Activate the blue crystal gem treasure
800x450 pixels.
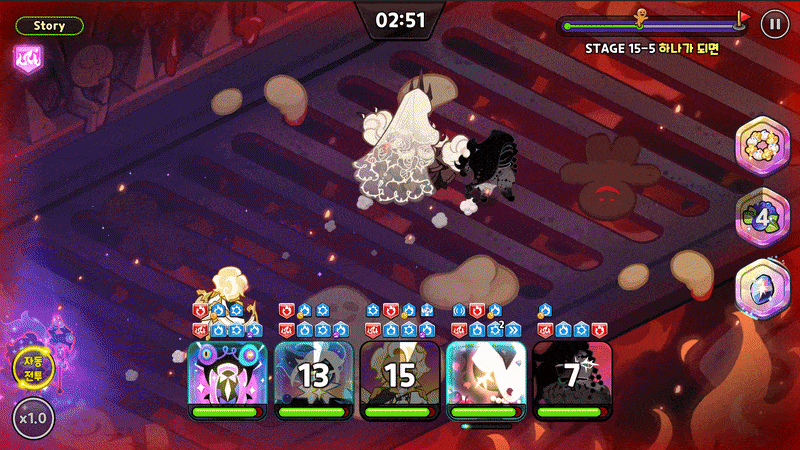[764, 287]
